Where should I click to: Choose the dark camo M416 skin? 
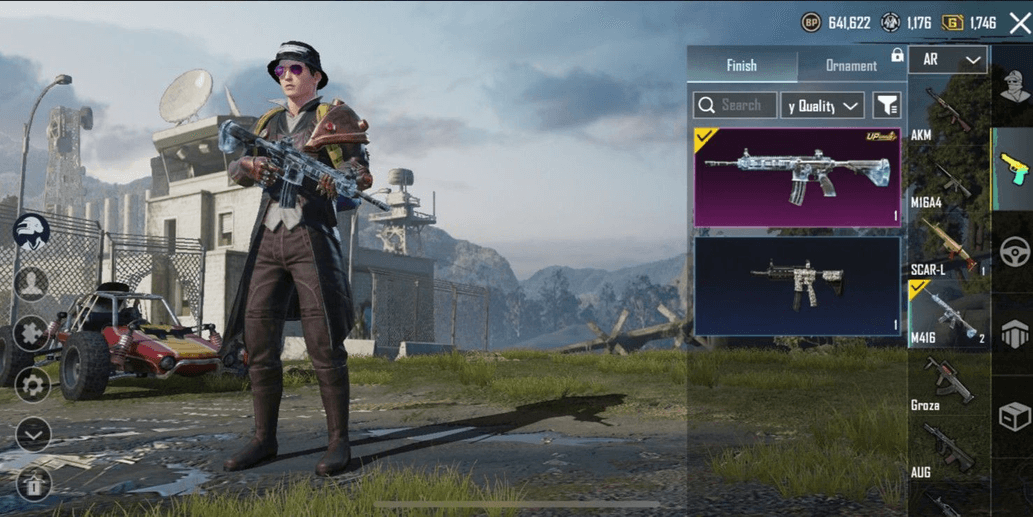797,286
